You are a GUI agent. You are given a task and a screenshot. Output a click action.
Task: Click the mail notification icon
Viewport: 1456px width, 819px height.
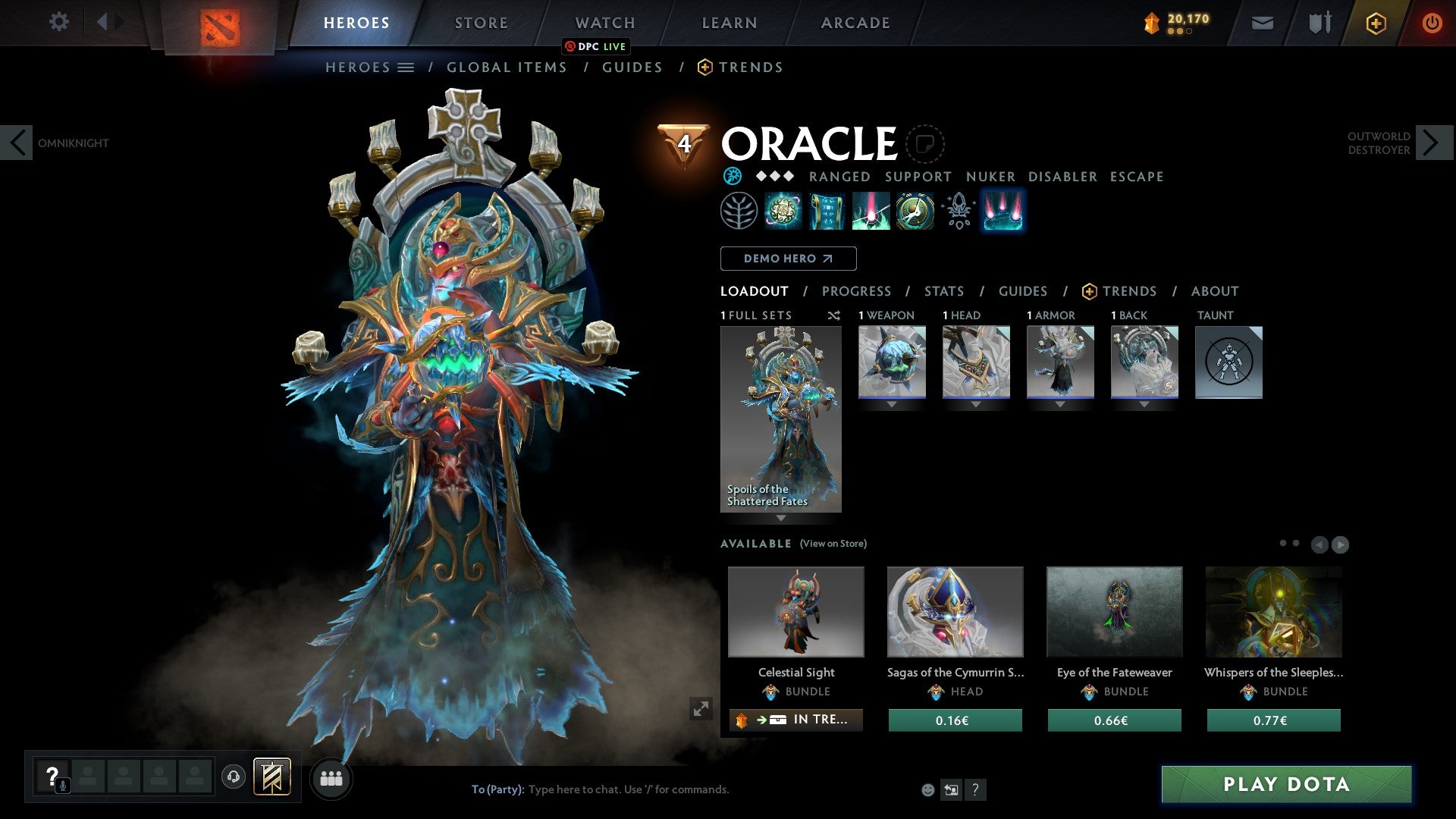(x=1262, y=23)
